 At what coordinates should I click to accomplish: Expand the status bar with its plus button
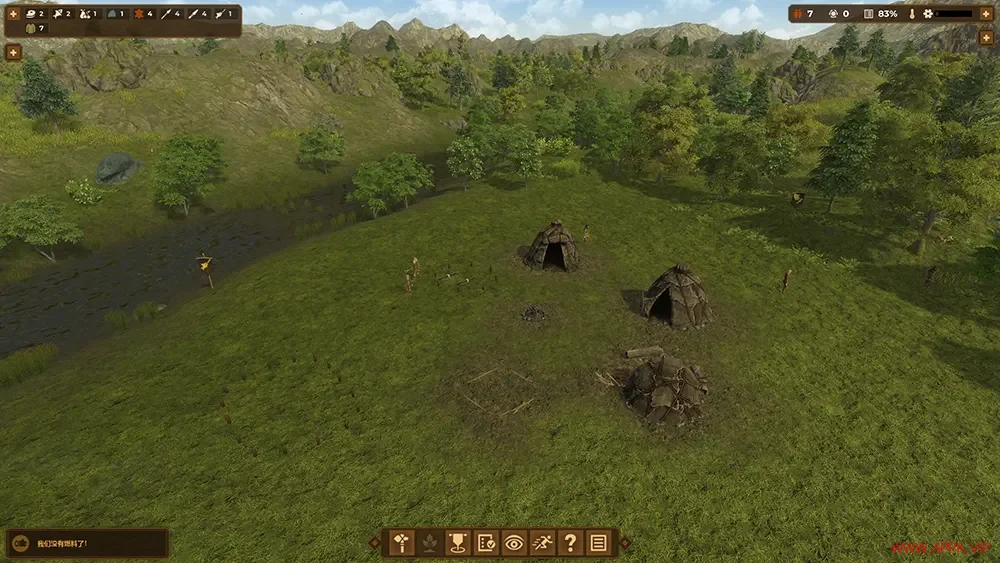tap(985, 14)
